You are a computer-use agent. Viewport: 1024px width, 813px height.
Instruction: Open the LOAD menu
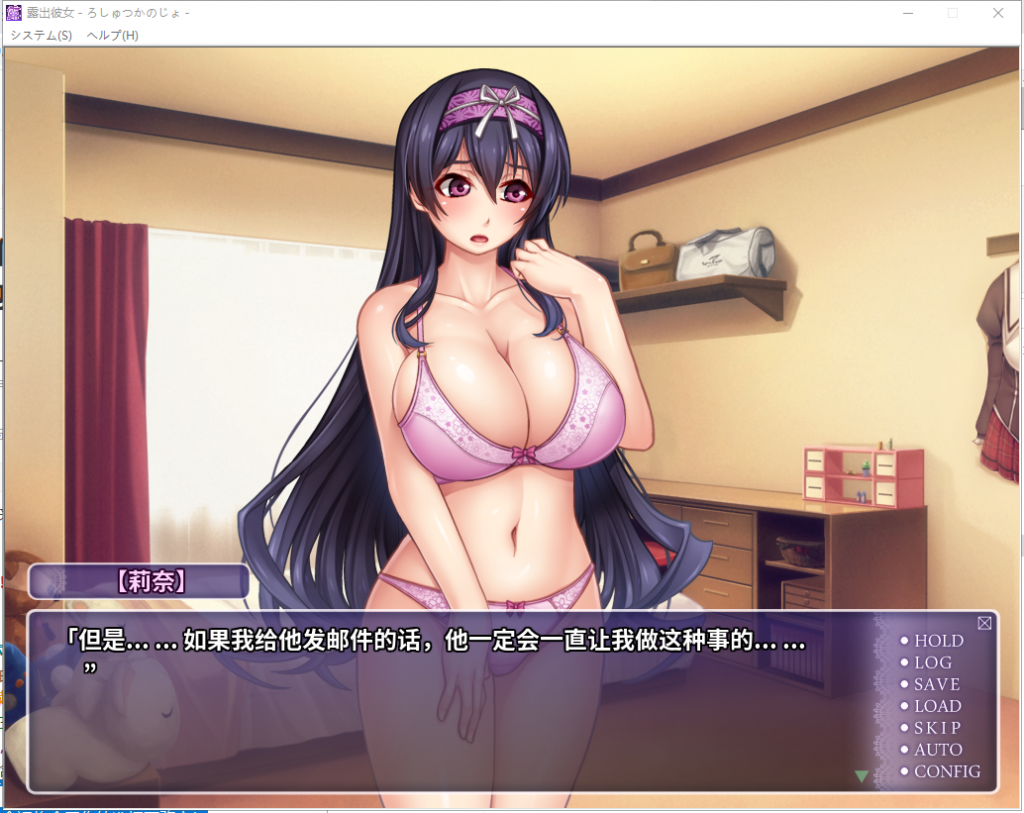pos(937,706)
